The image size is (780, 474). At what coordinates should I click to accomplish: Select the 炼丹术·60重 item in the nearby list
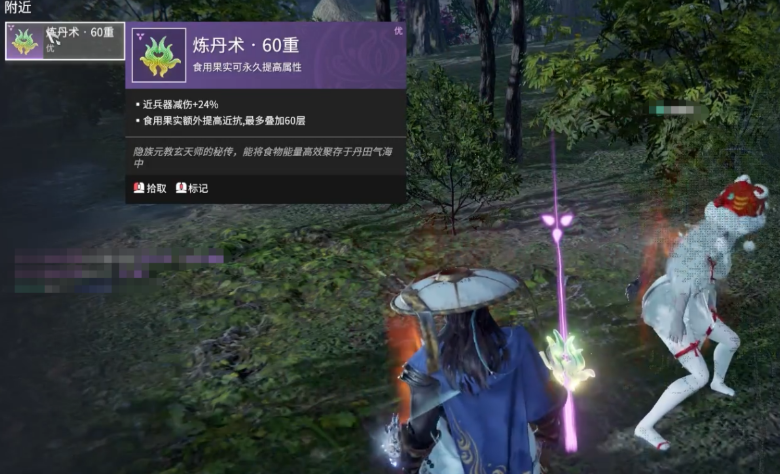(x=65, y=41)
